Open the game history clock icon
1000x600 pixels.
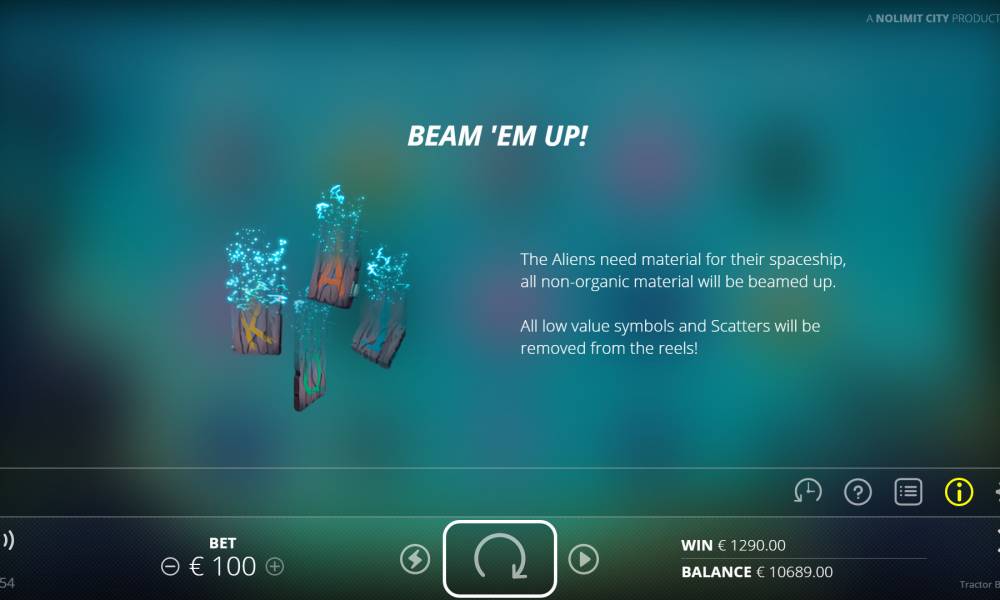point(808,491)
